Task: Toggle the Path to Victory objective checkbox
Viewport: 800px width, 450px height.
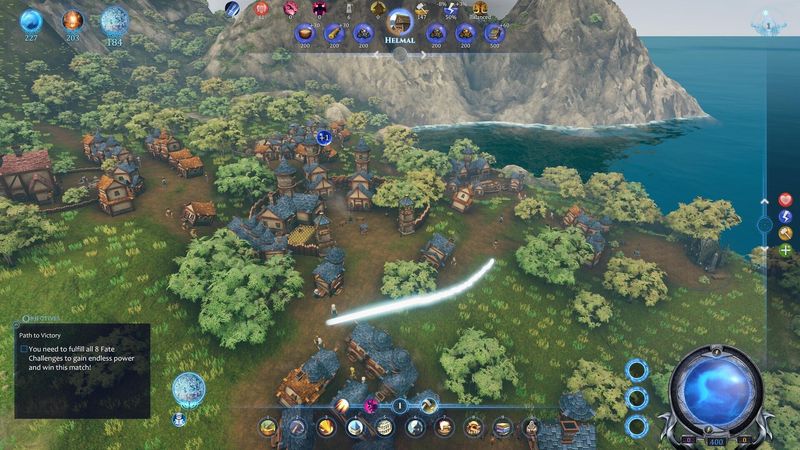Action: (x=24, y=349)
